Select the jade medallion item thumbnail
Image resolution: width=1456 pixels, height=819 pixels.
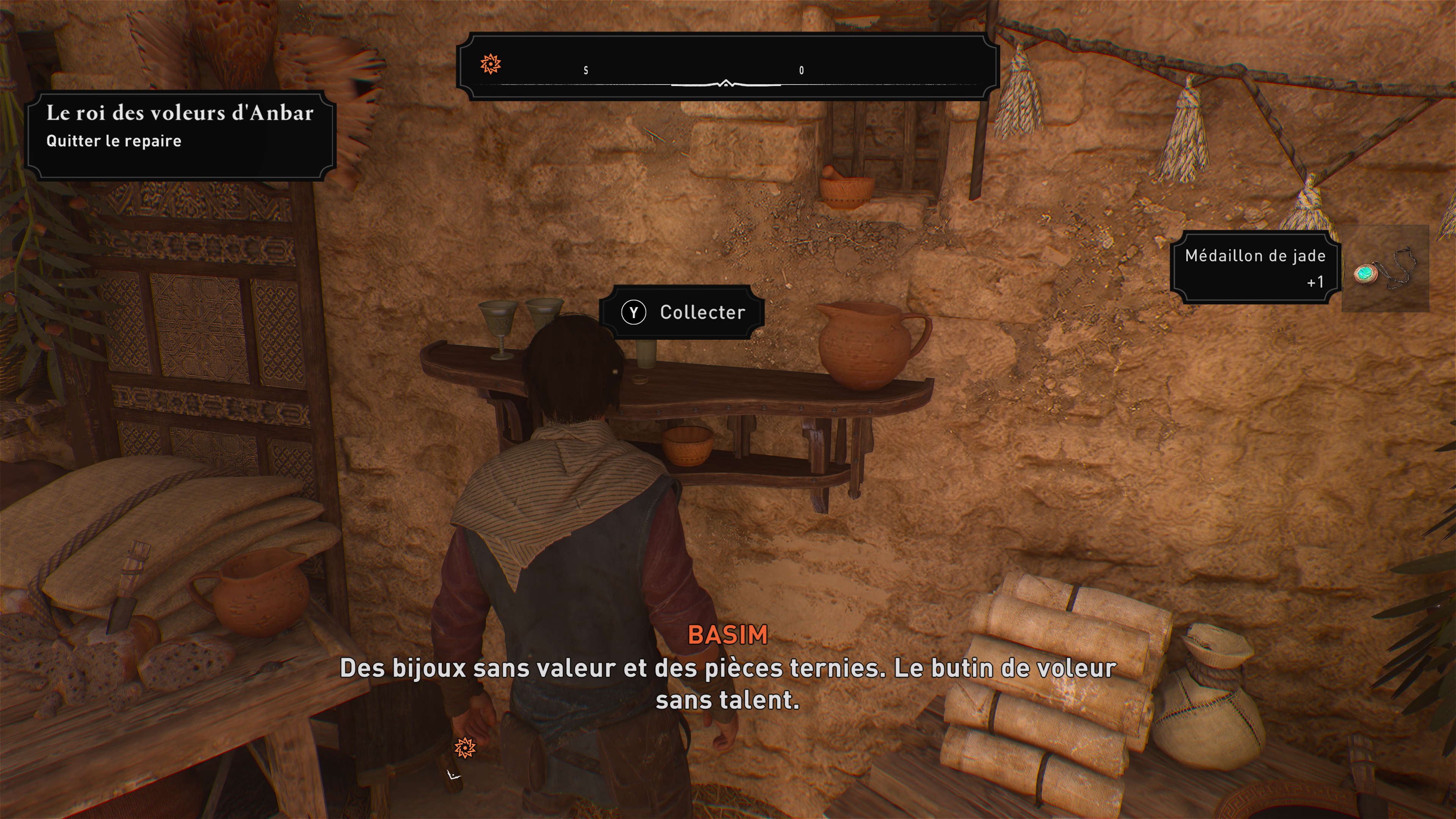(x=1385, y=269)
